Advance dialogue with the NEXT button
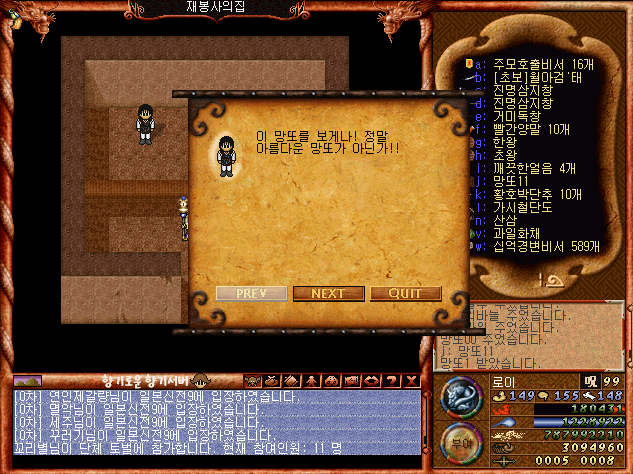Viewport: 633px width, 474px height. 328,293
